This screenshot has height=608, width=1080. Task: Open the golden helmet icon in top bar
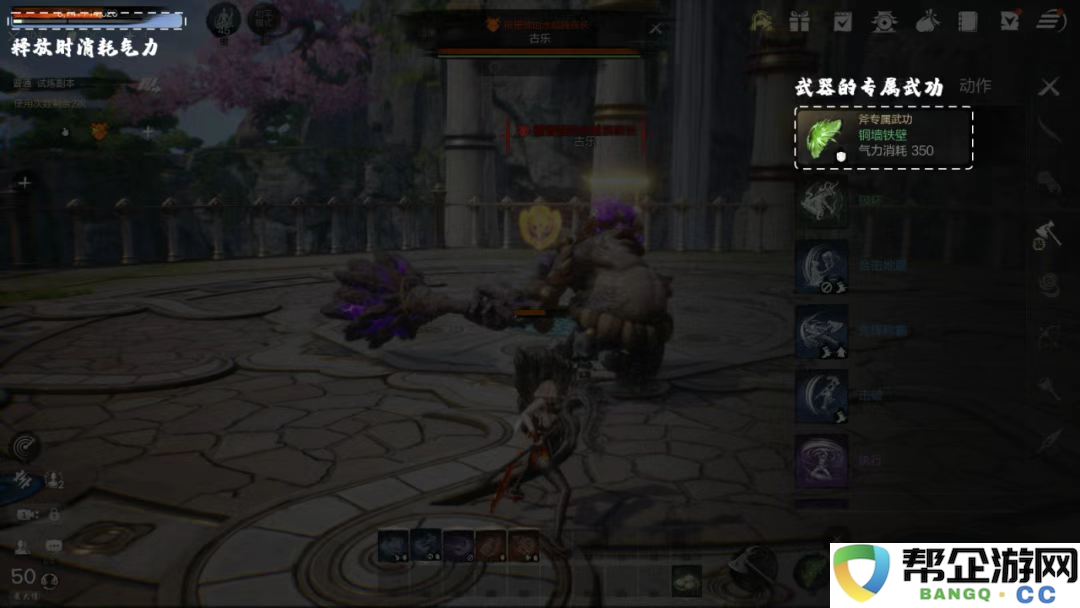761,21
